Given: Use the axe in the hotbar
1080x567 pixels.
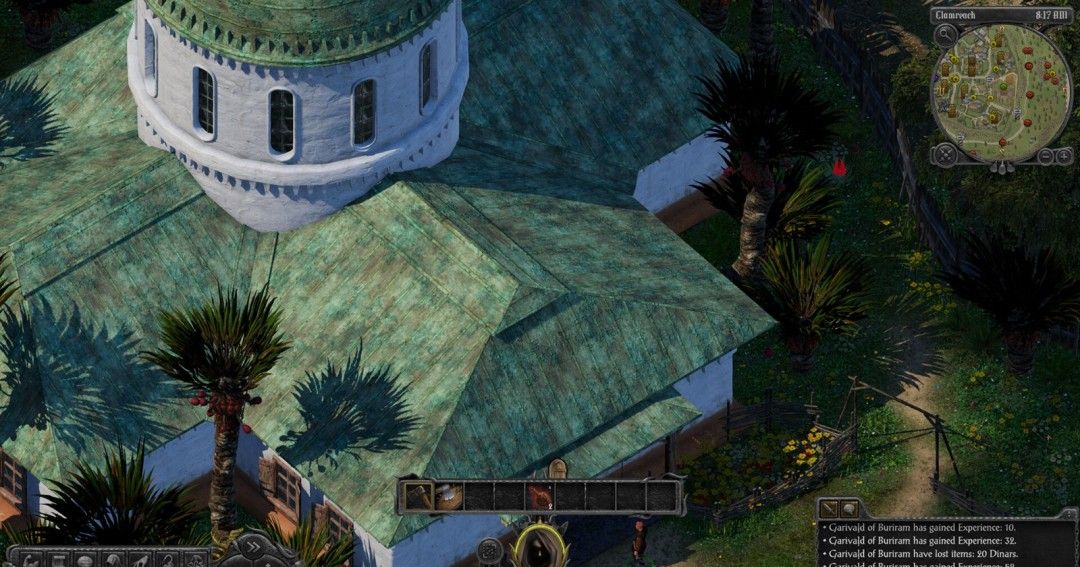Looking at the screenshot, I should click(x=448, y=495).
